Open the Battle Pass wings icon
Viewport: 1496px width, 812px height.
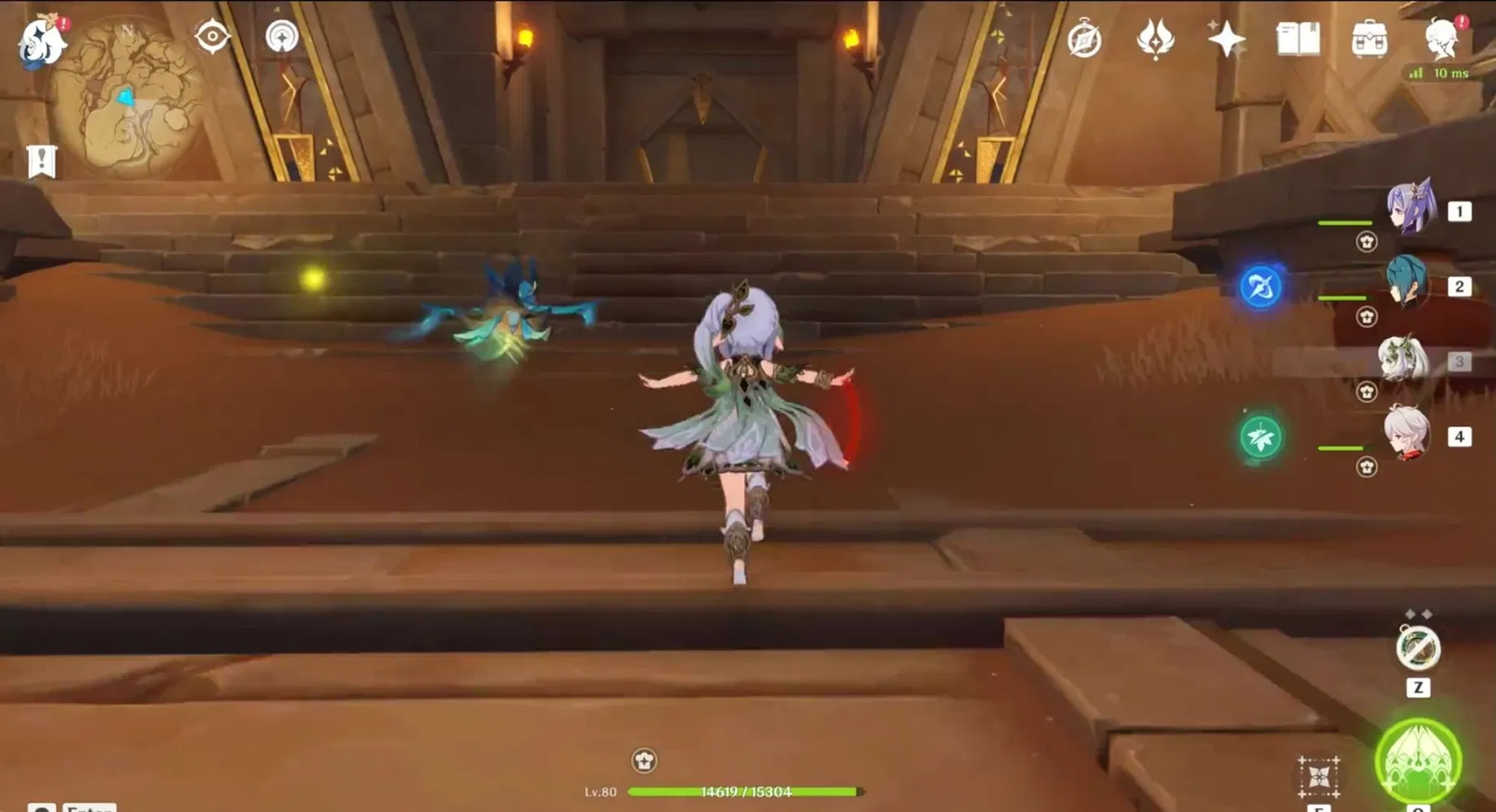[1155, 37]
